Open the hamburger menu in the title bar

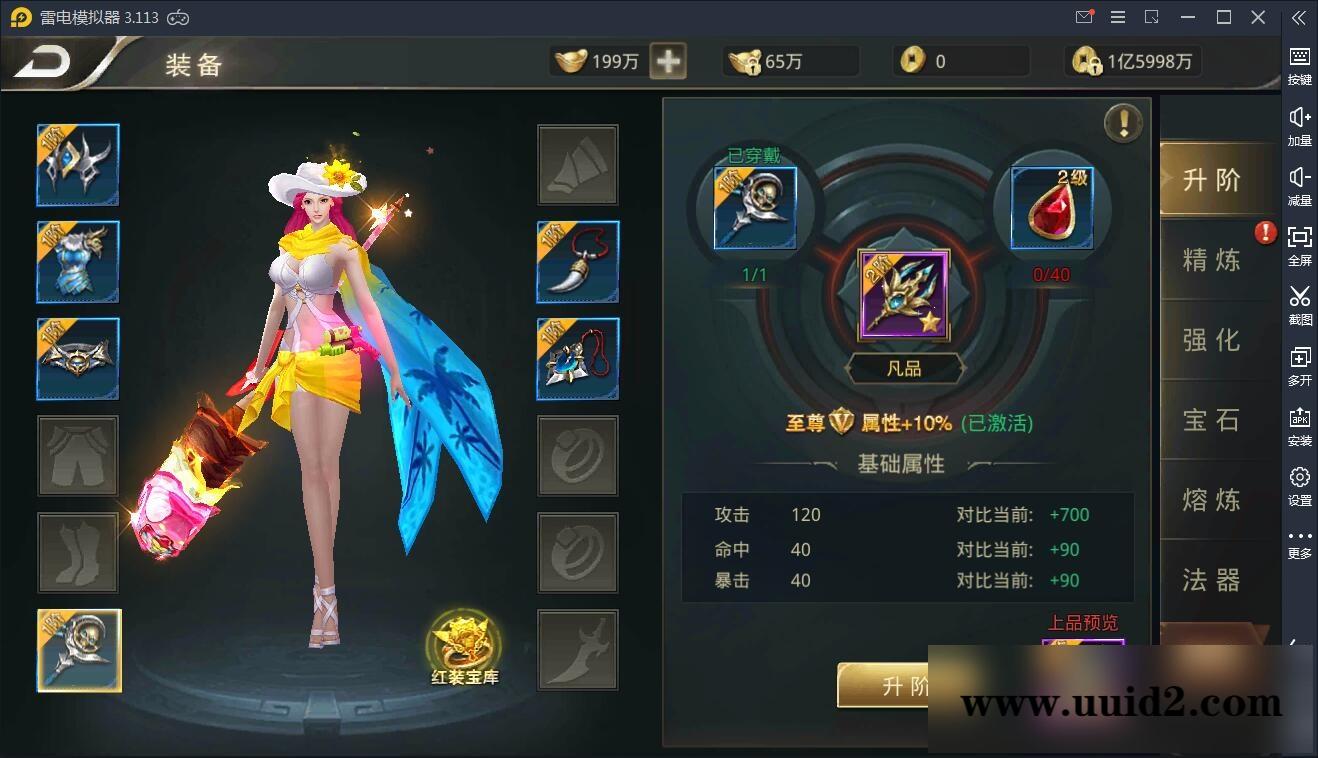(1117, 17)
